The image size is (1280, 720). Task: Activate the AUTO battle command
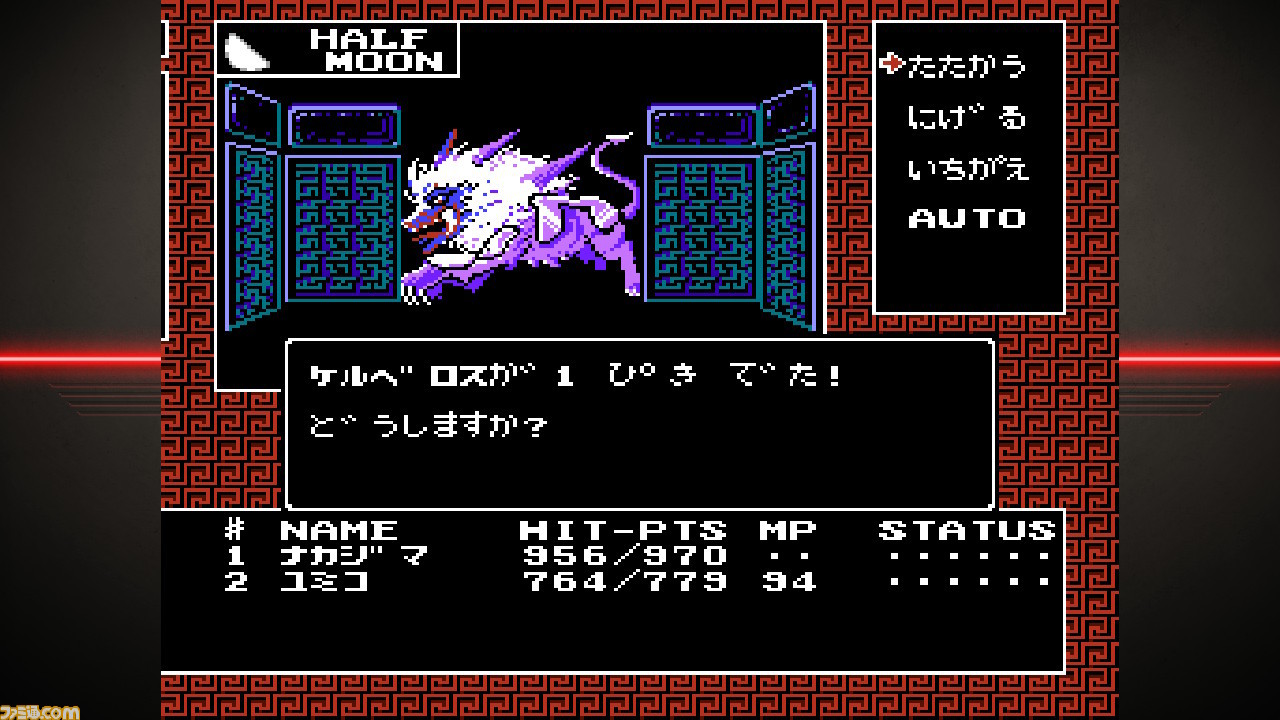[x=967, y=218]
